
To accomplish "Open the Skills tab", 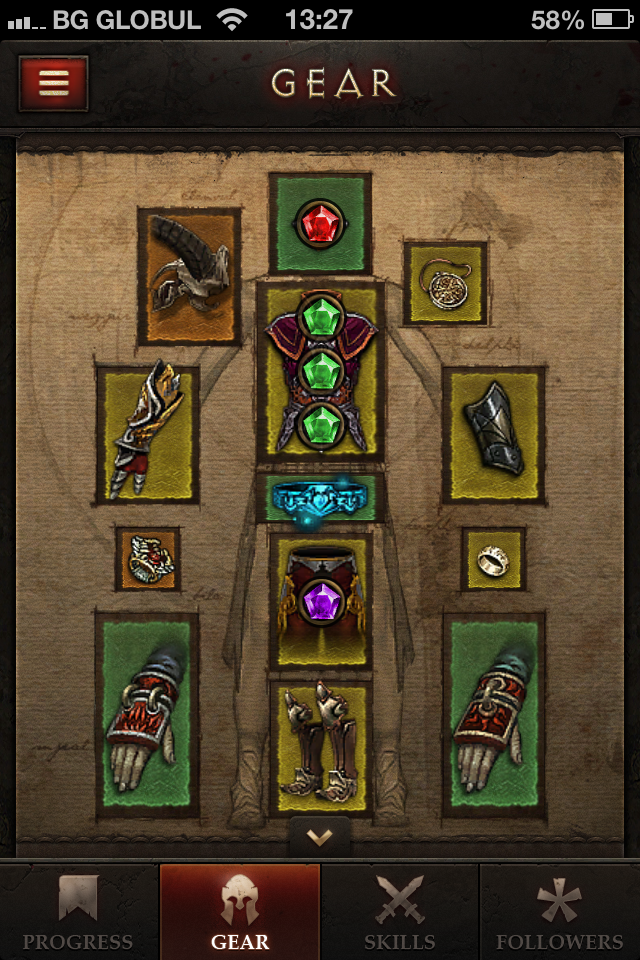I will tap(400, 912).
